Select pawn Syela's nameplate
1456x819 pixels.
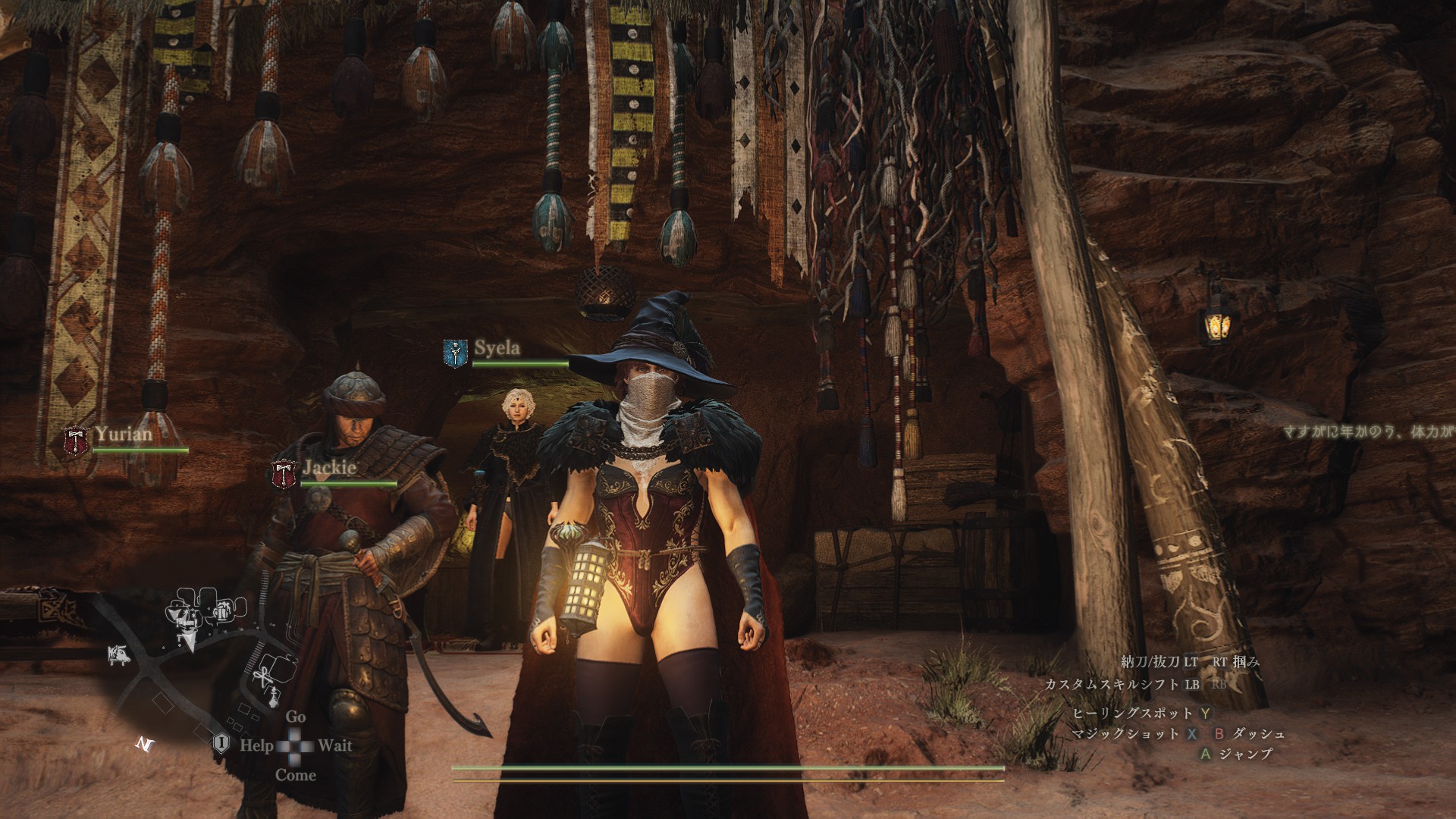[497, 348]
